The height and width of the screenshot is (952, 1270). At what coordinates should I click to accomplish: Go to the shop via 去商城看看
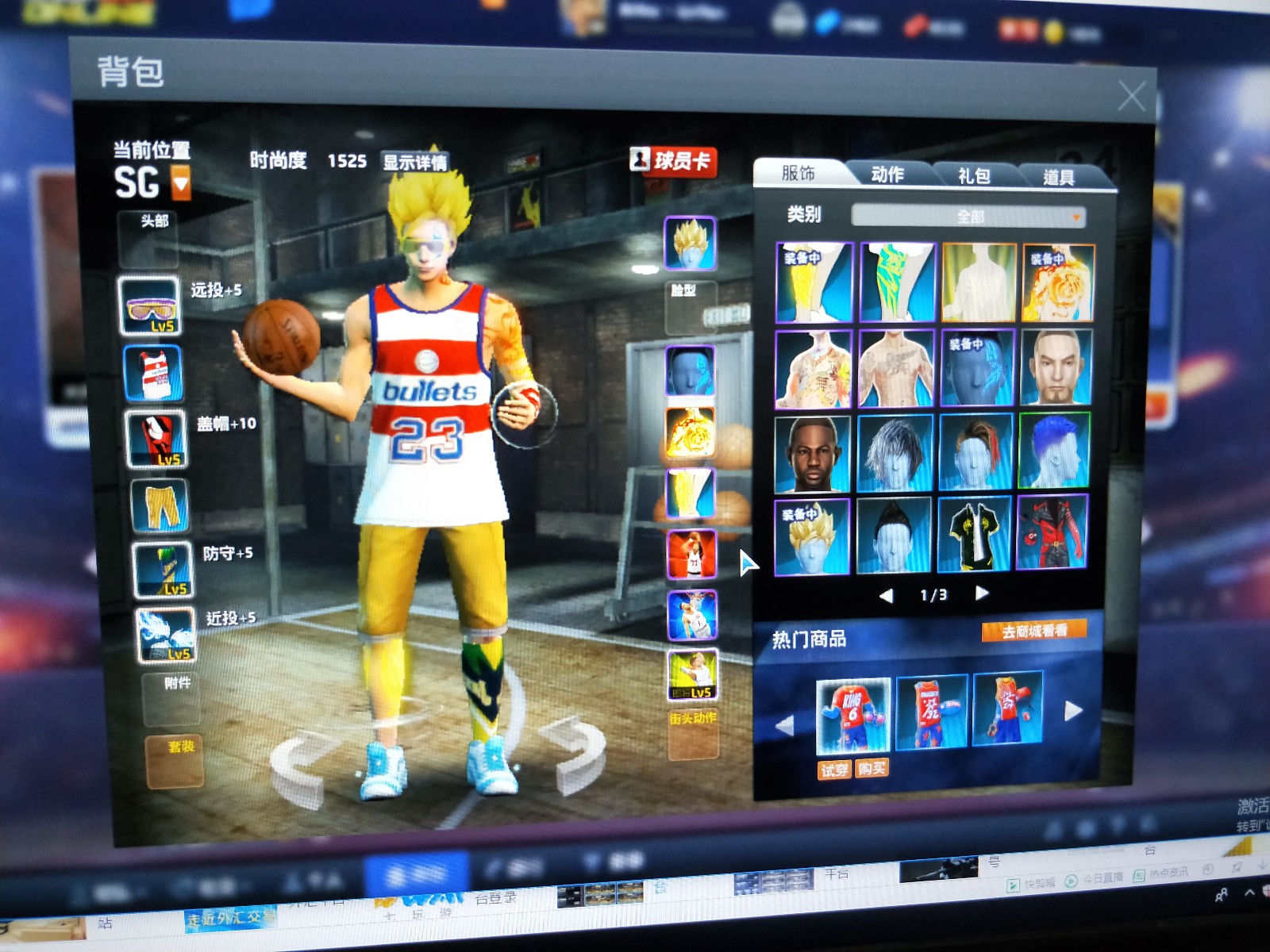coord(1033,631)
